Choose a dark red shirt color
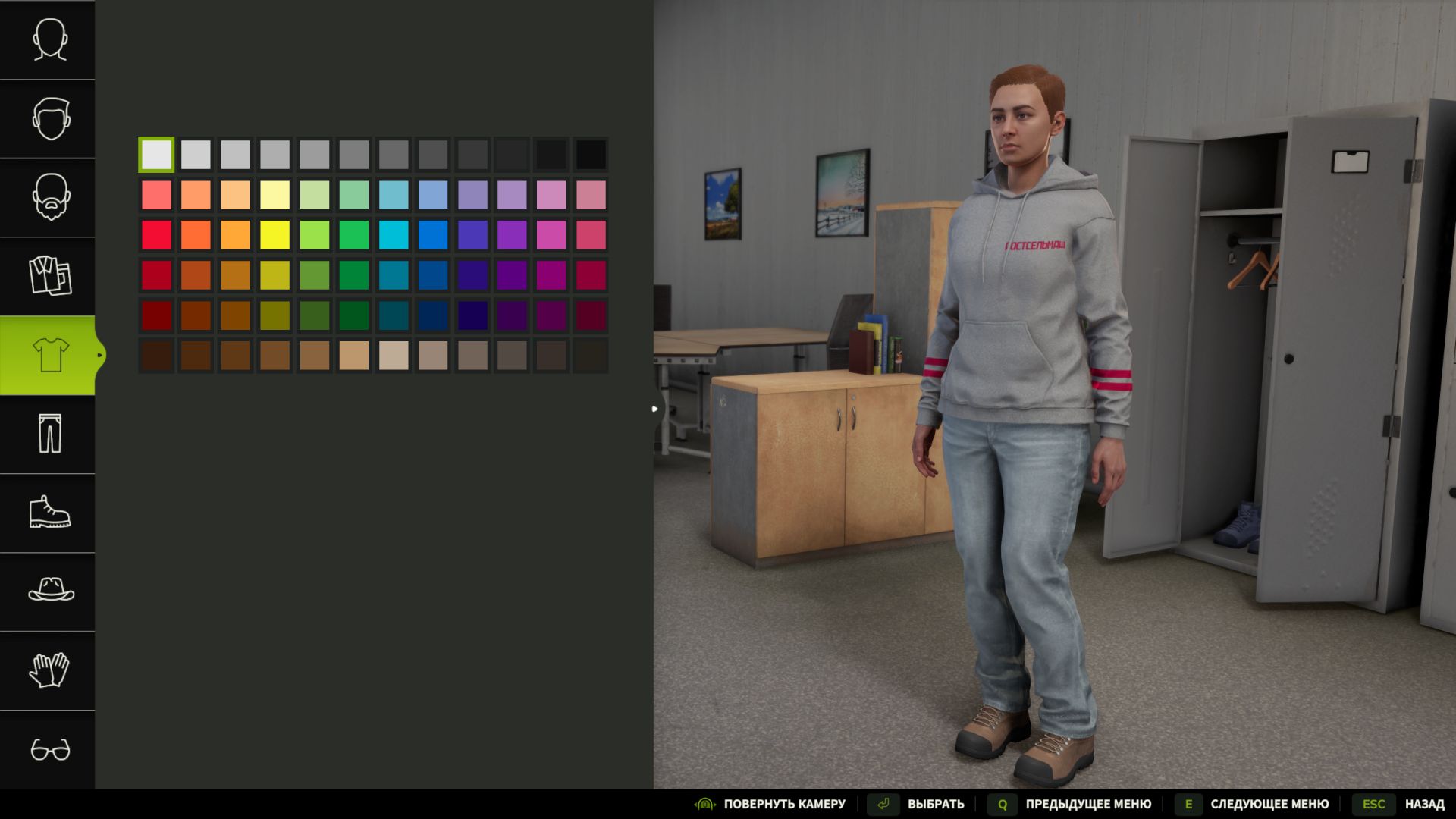 coord(156,316)
